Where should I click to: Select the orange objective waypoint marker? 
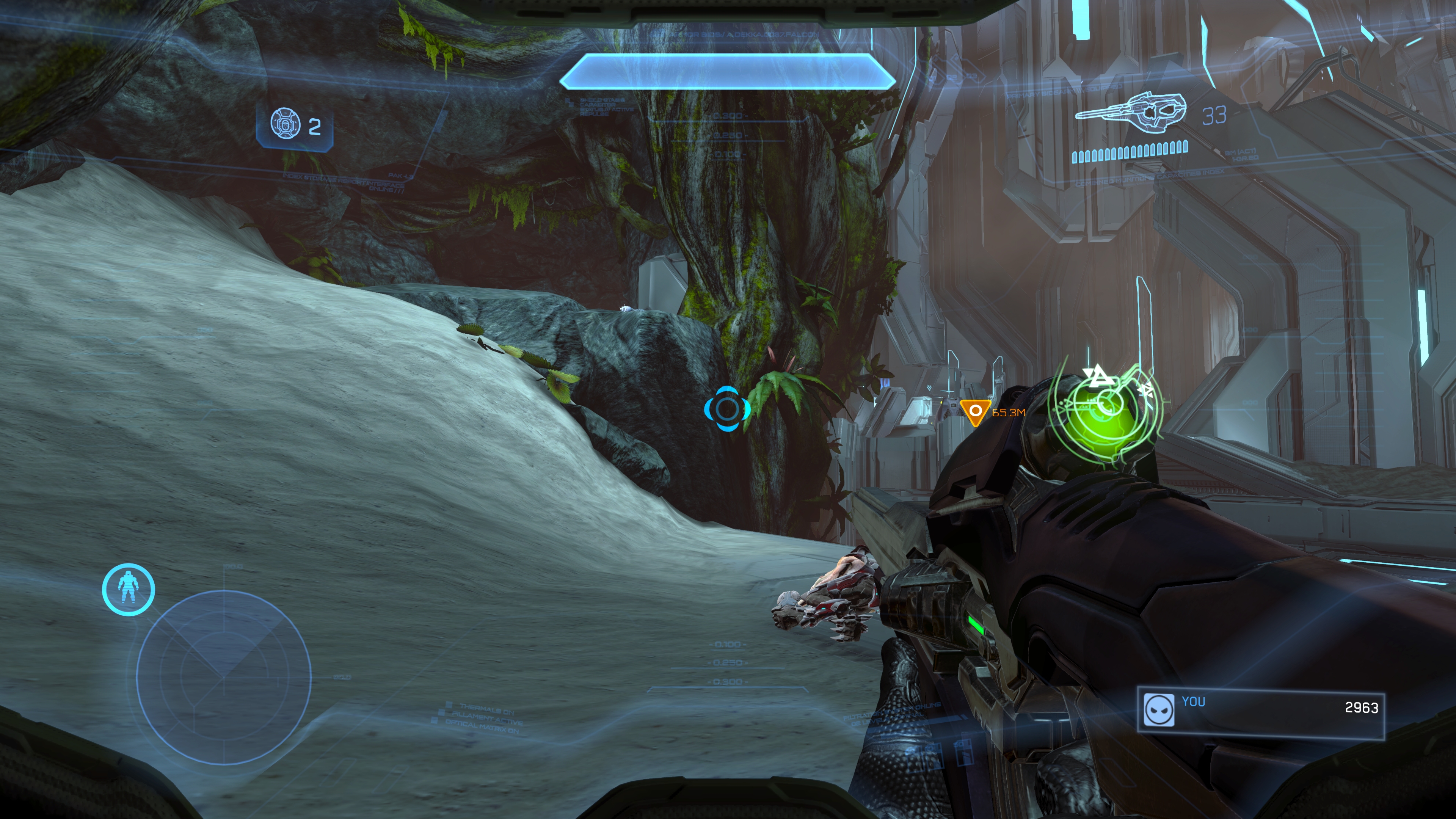[x=974, y=412]
